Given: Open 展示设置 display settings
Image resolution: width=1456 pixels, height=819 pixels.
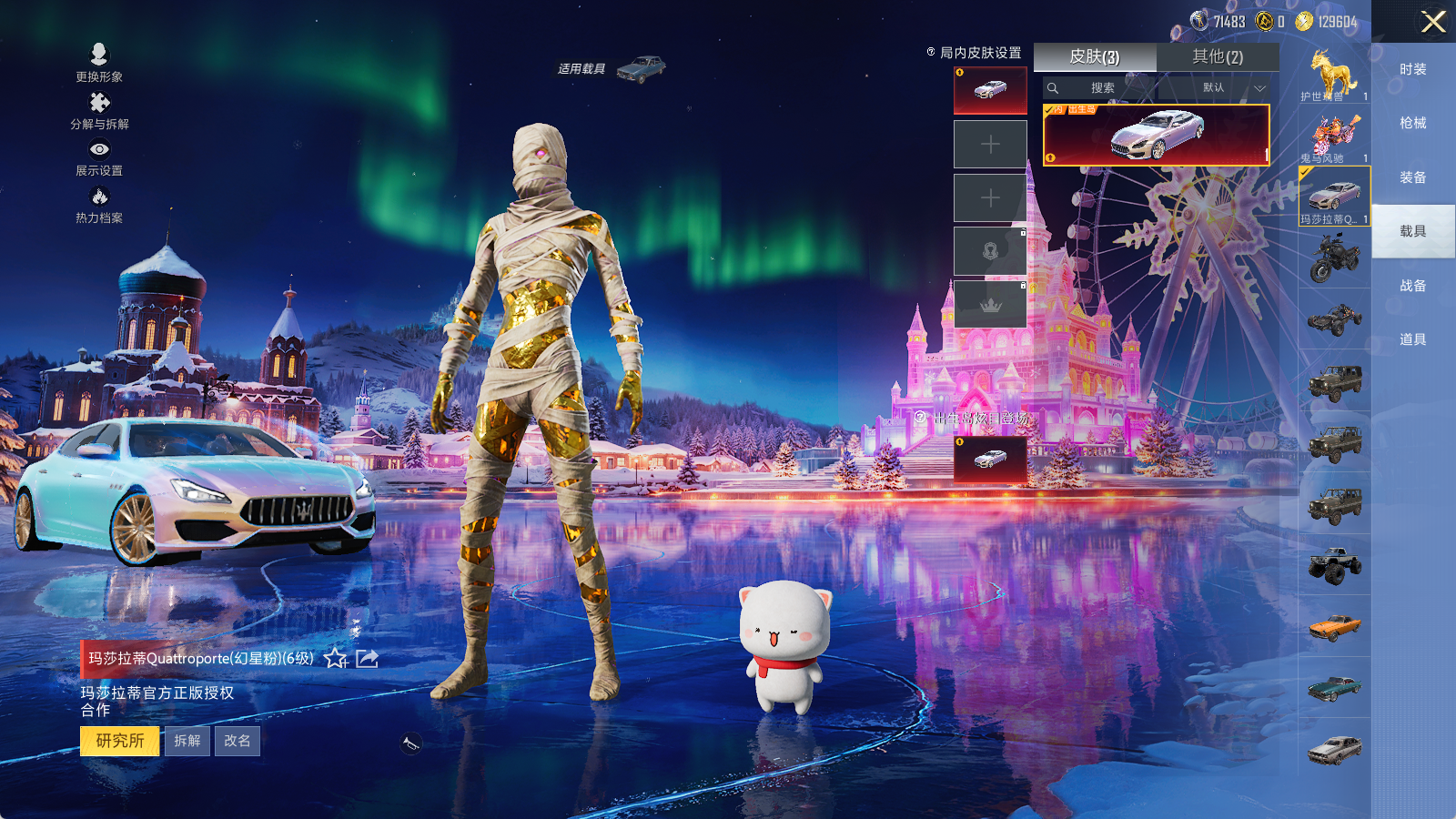Looking at the screenshot, I should point(99,157).
